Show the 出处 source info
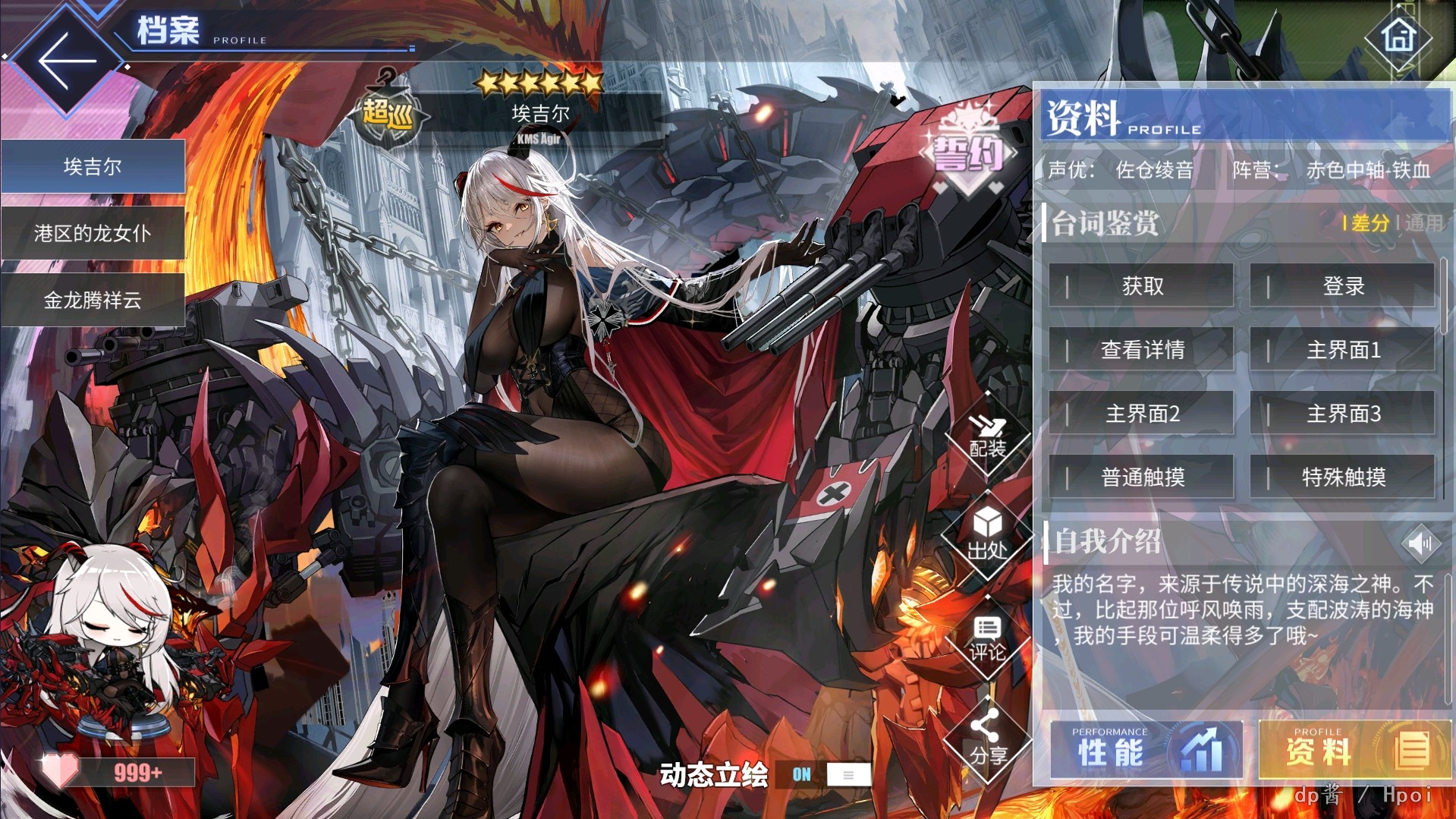 coord(987,535)
